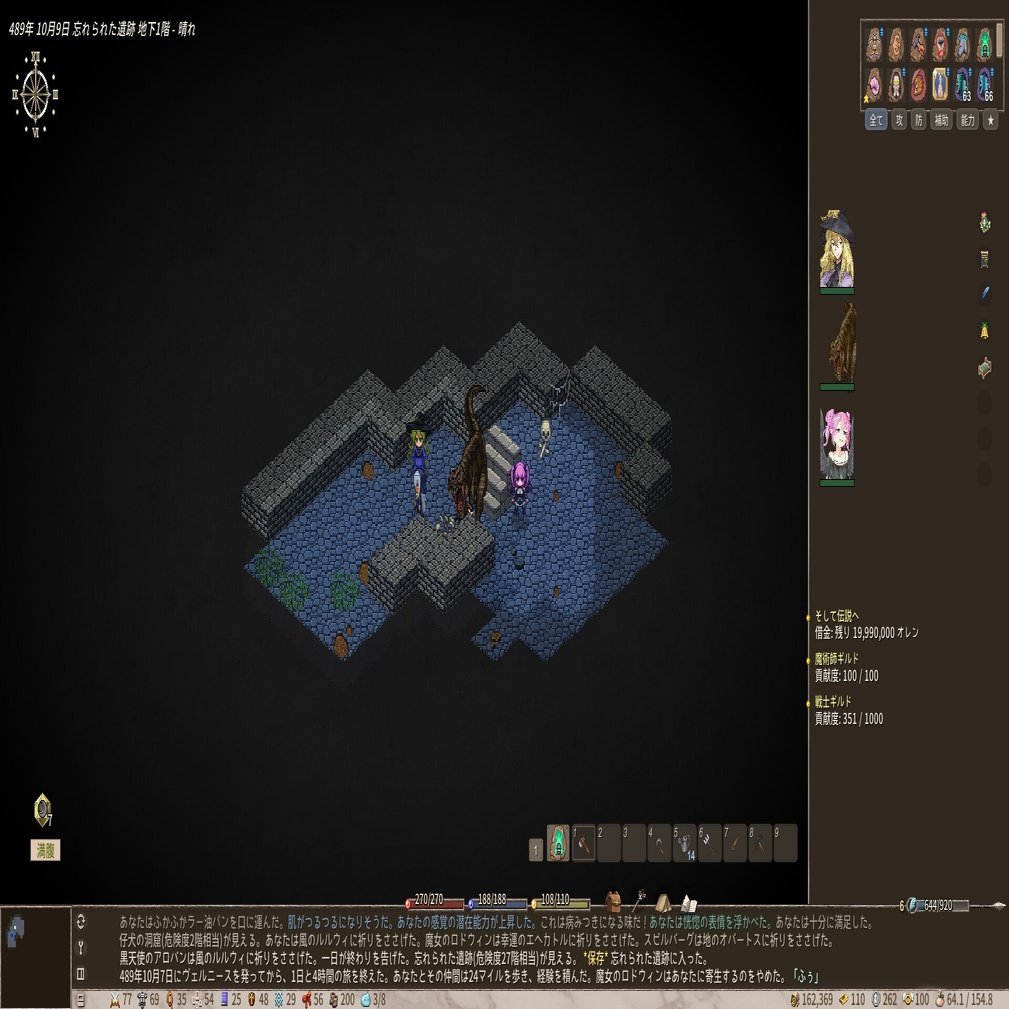Select the sickle in hotbar slot 4
Viewport: 1009px width, 1009px height.
click(659, 843)
